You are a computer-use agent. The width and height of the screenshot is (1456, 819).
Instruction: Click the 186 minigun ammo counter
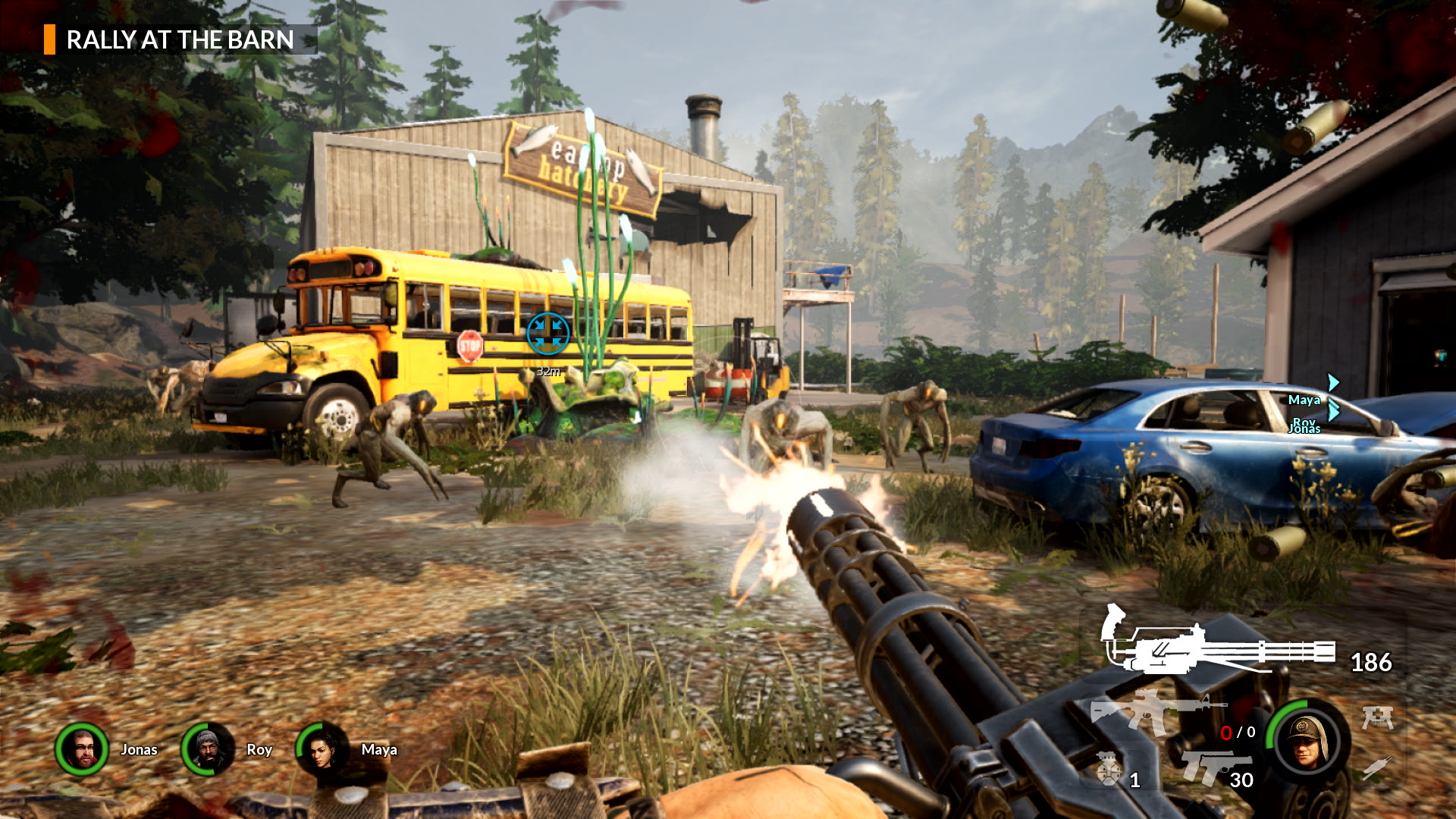pos(1371,662)
